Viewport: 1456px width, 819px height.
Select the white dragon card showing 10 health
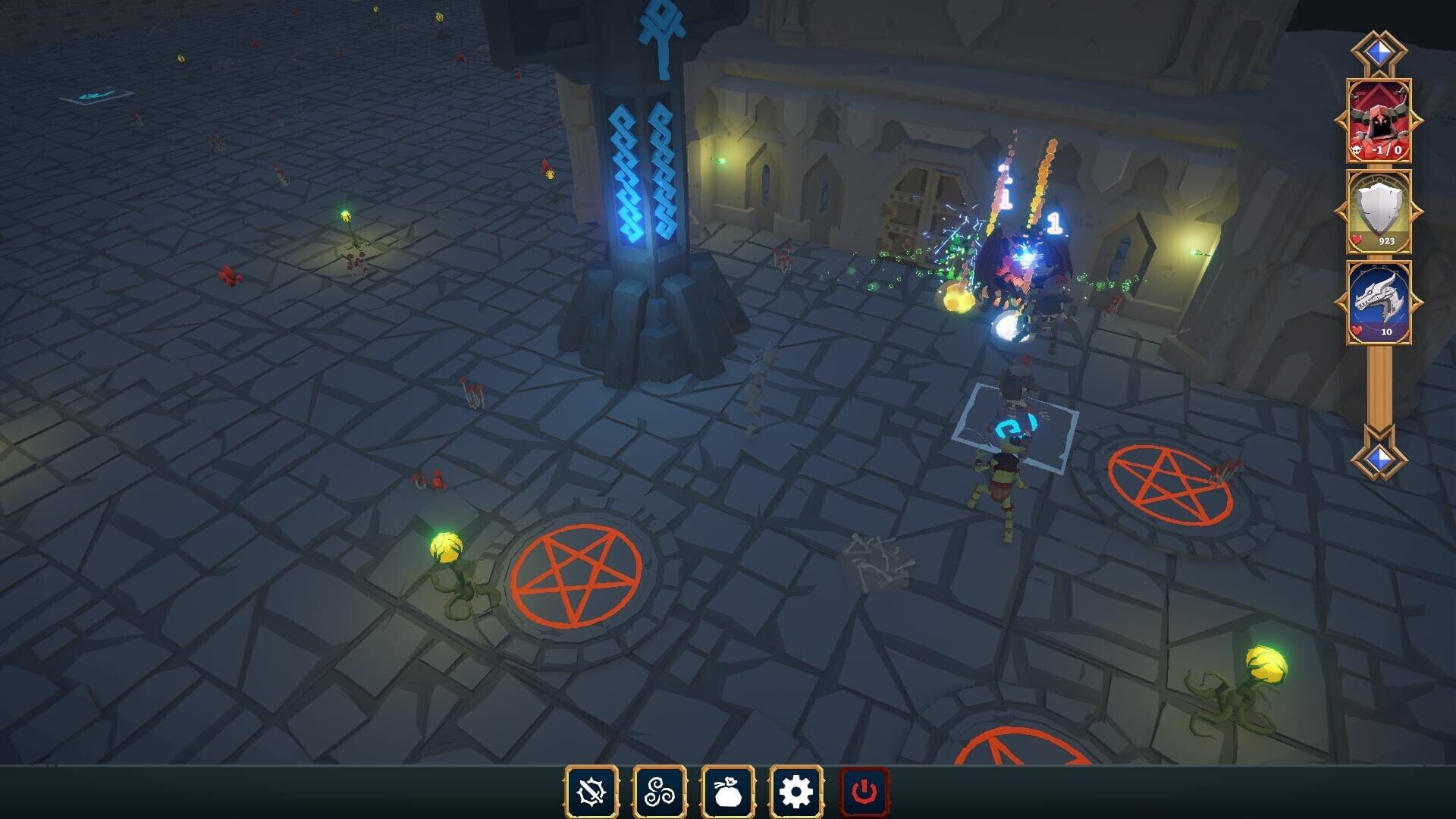click(1379, 298)
